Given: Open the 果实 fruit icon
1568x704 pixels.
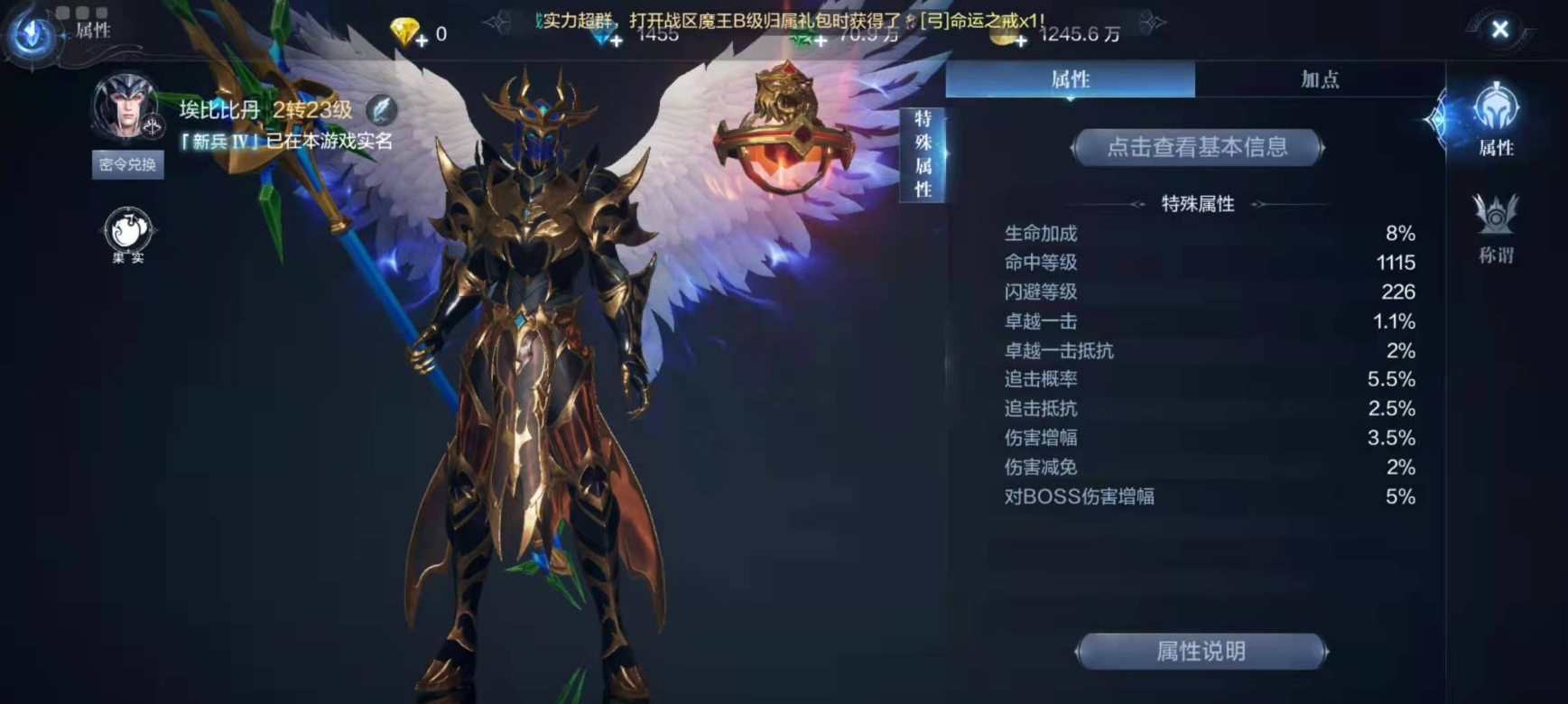Looking at the screenshot, I should click(x=128, y=235).
